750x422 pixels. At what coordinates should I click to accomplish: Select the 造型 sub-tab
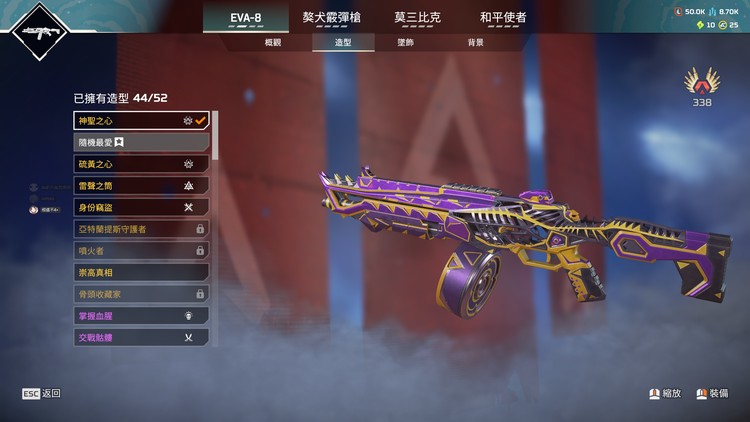click(x=343, y=43)
